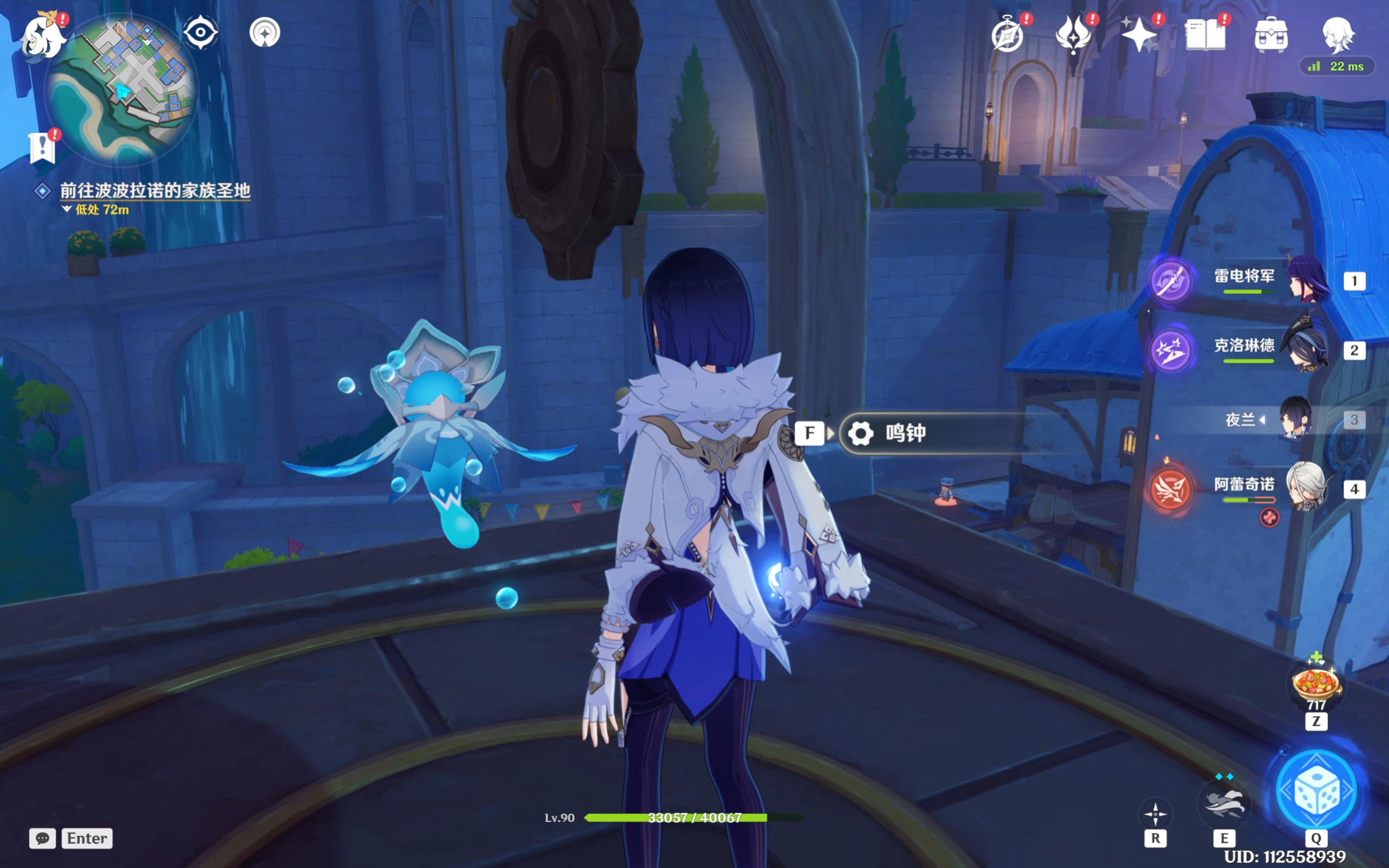Open the Paimon menu icon

point(42,37)
